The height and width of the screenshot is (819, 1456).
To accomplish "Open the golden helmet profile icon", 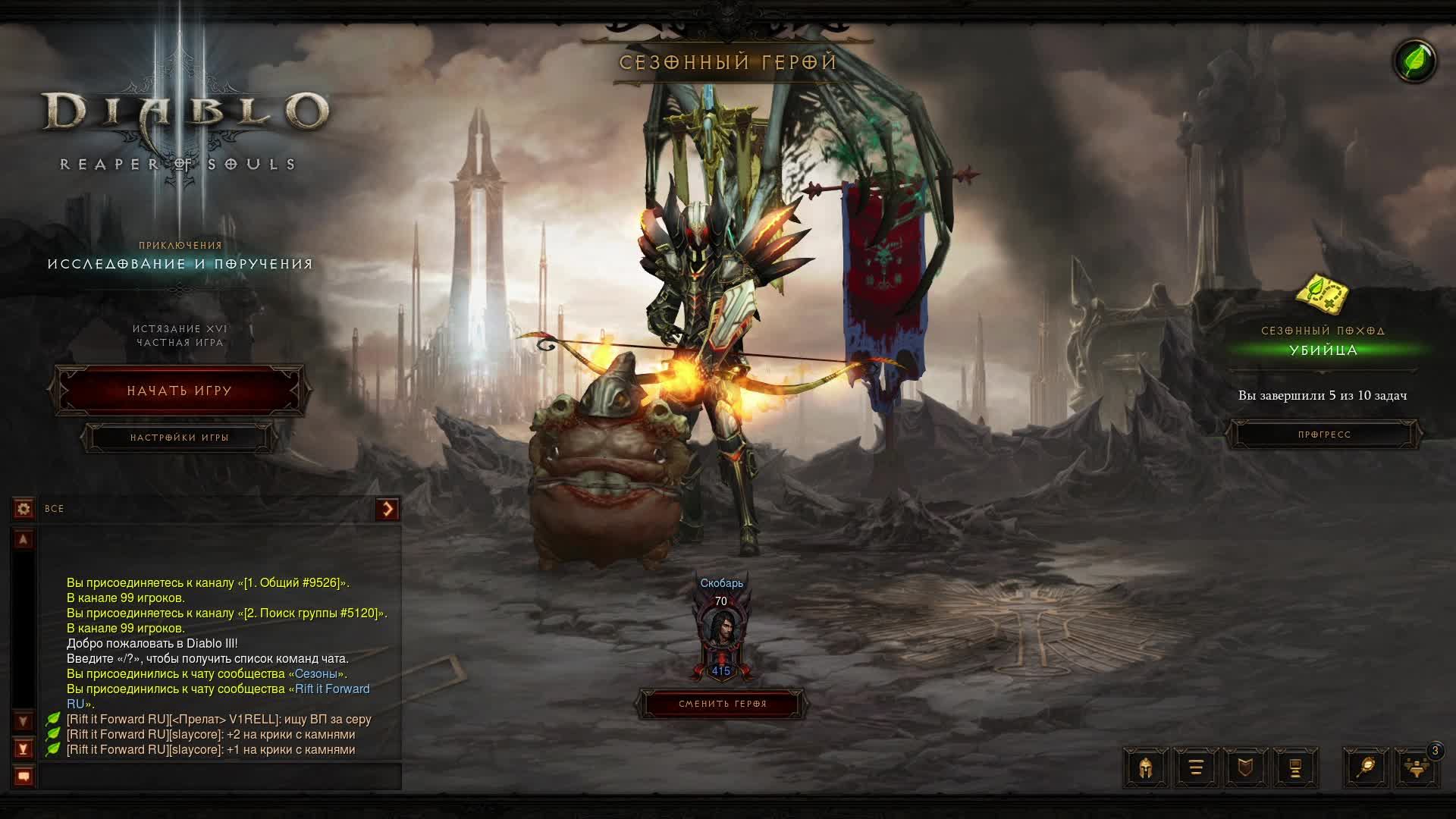I will 1145,767.
